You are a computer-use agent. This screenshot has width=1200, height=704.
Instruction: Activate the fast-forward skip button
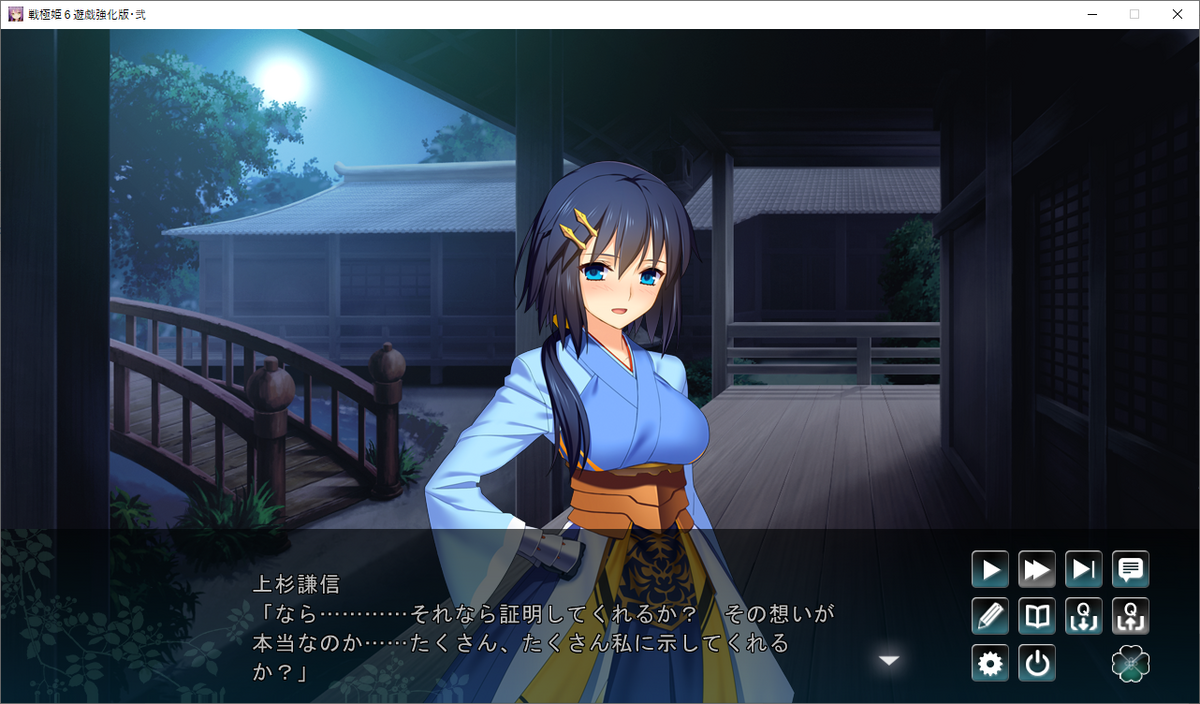tap(1037, 570)
